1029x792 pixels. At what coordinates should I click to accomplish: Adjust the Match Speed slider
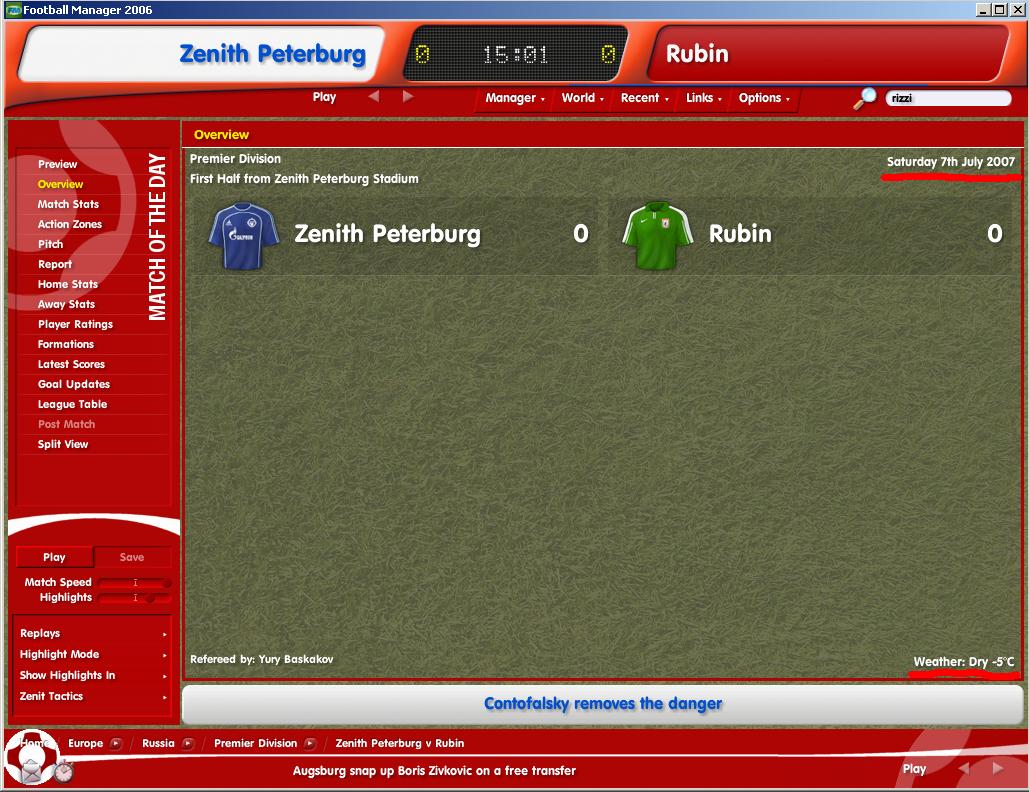pos(135,583)
